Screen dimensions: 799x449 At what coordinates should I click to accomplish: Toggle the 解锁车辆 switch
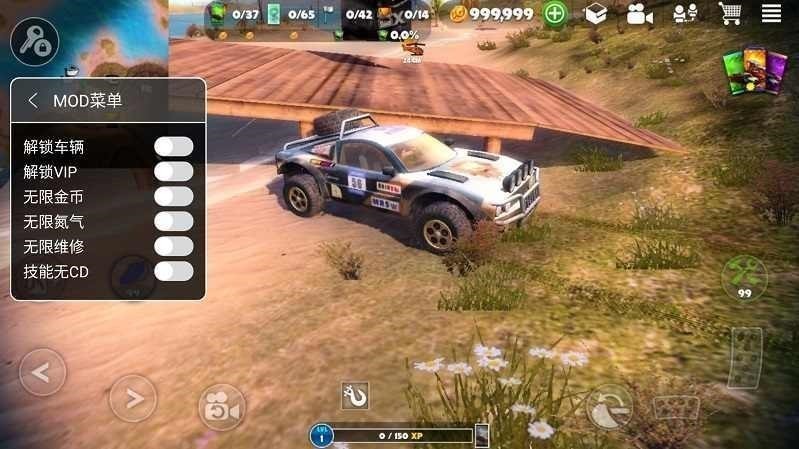pos(173,147)
